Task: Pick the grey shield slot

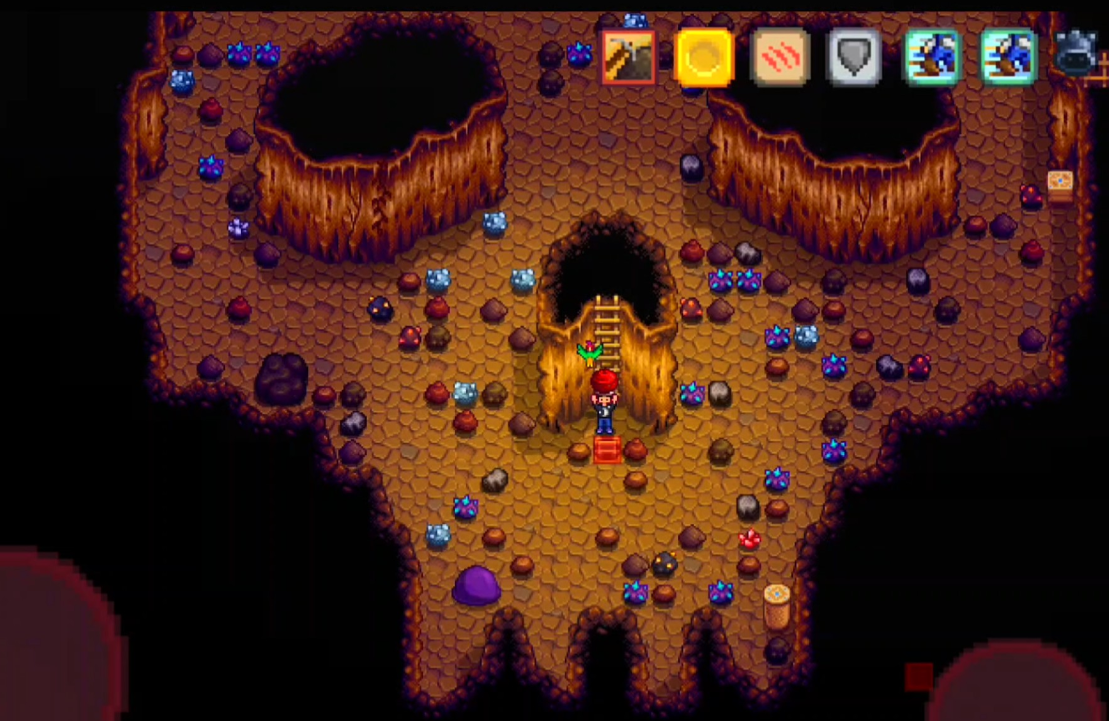Action: pyautogui.click(x=855, y=57)
